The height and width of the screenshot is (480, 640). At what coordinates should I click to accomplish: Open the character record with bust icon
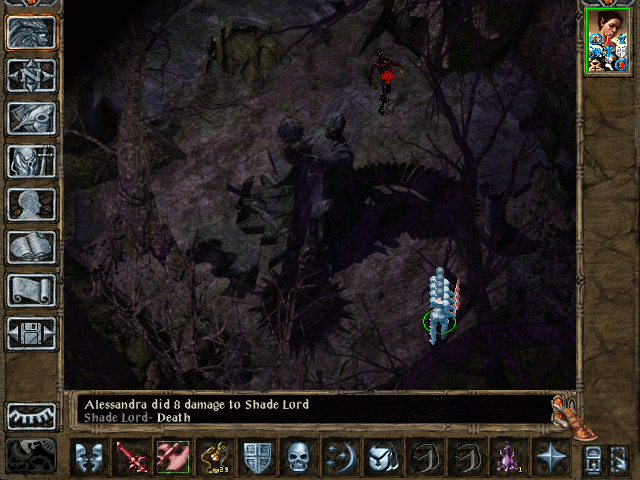pos(31,203)
